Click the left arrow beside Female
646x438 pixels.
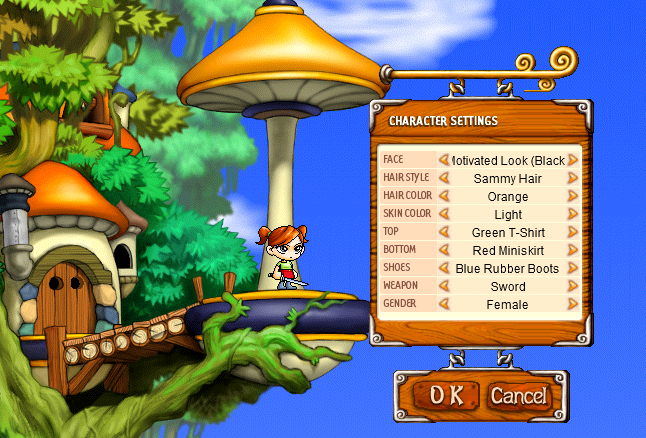[x=443, y=304]
